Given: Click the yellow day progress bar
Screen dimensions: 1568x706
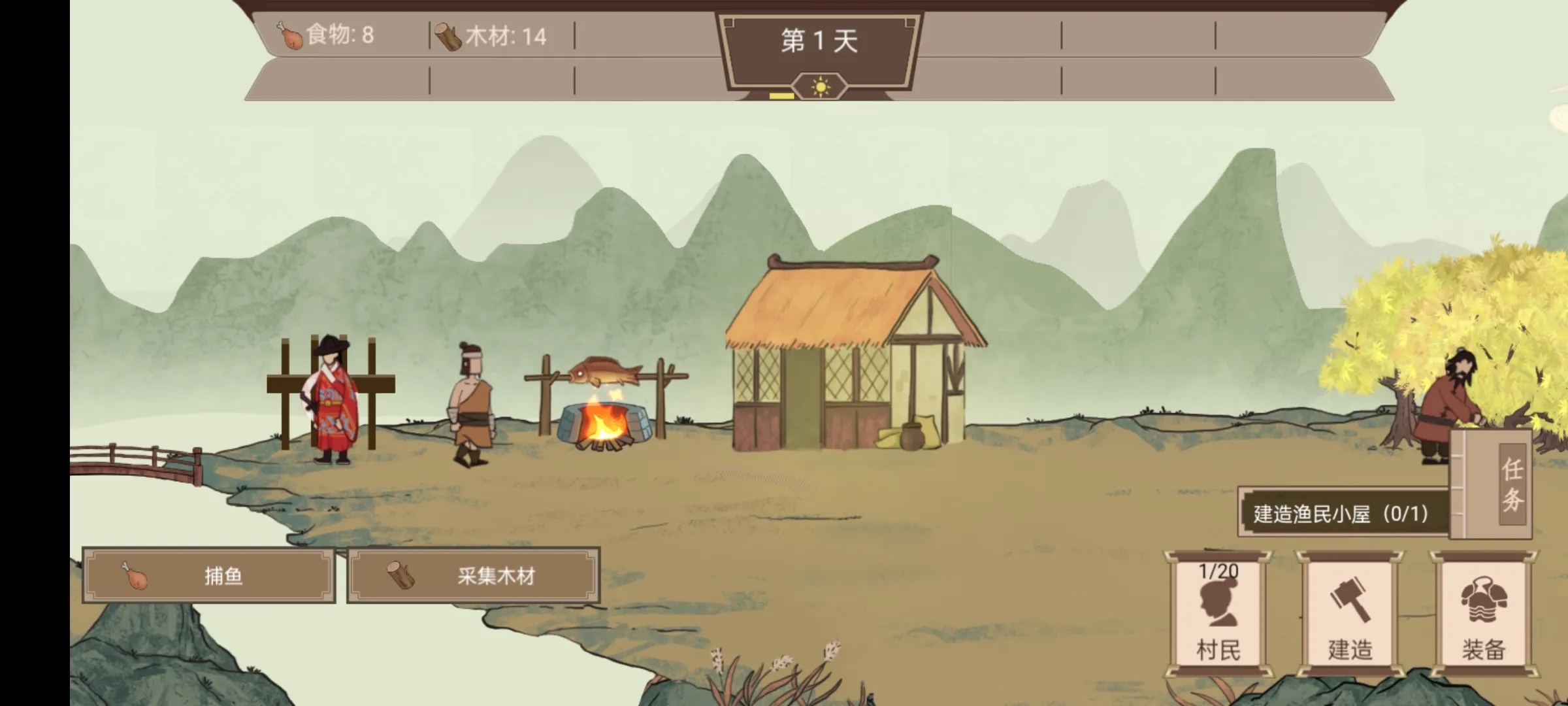Looking at the screenshot, I should (781, 93).
